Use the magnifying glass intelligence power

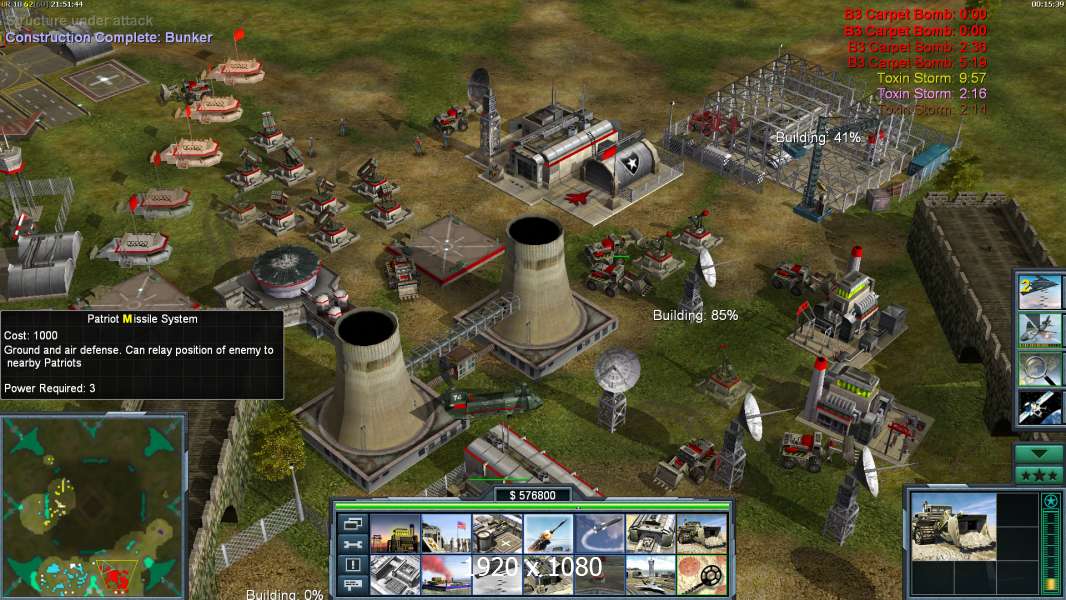tap(1040, 367)
